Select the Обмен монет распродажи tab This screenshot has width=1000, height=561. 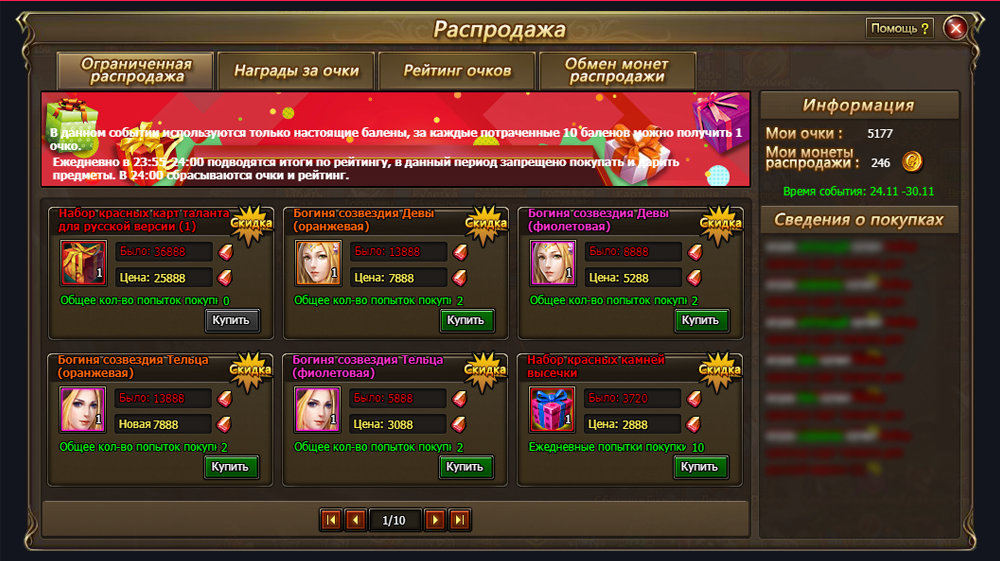click(617, 70)
